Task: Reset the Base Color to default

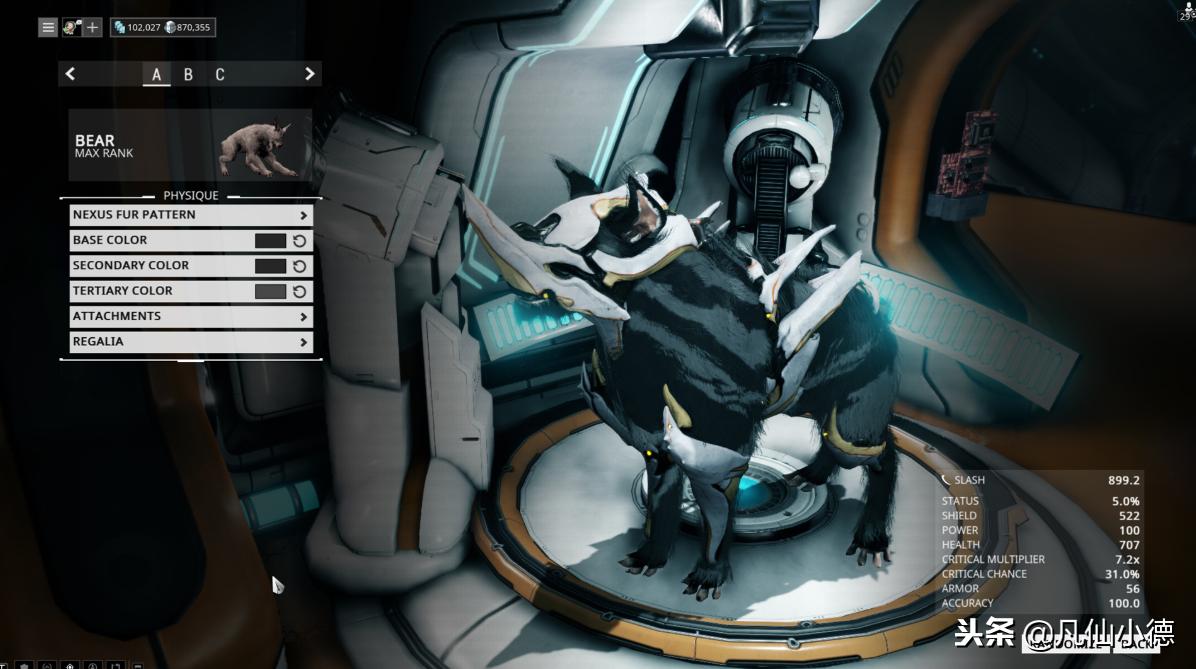Action: (x=299, y=241)
